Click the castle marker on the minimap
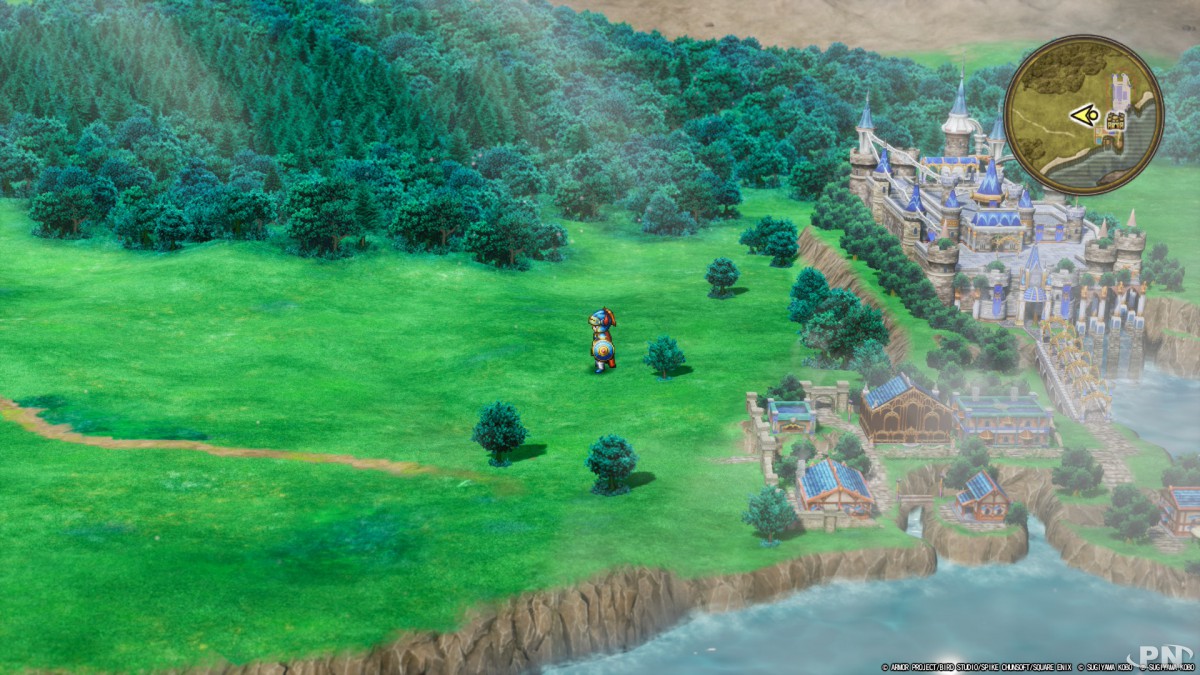1200x675 pixels. point(1115,121)
